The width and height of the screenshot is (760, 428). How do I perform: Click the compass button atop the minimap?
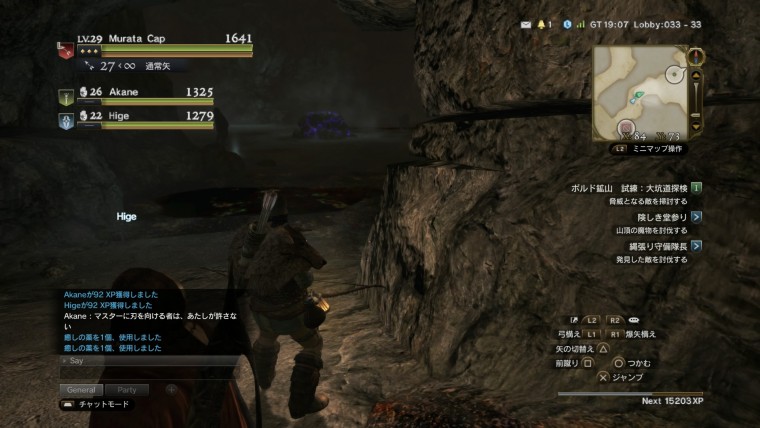click(697, 56)
